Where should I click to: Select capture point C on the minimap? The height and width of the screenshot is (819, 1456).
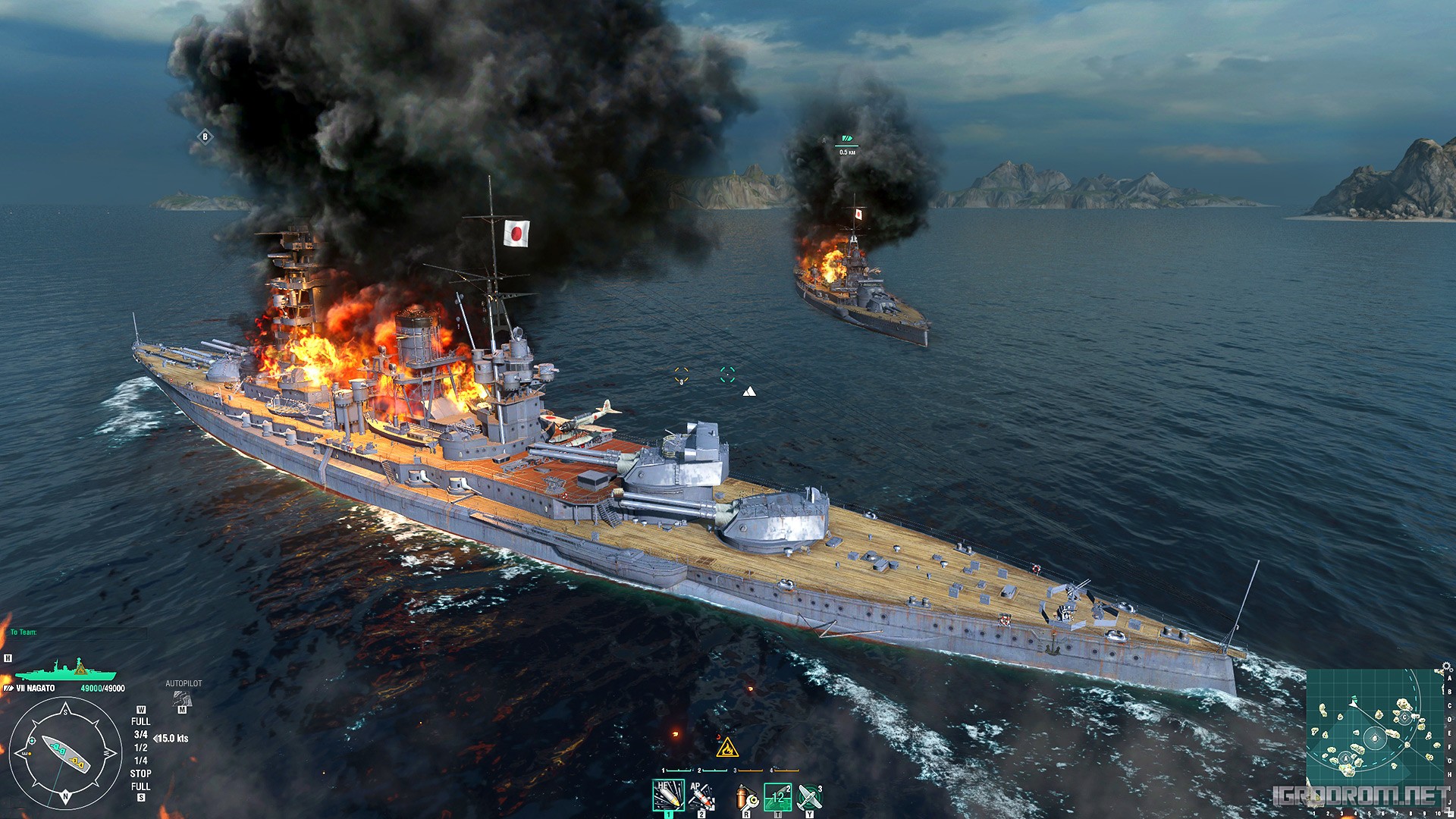[x=1404, y=717]
